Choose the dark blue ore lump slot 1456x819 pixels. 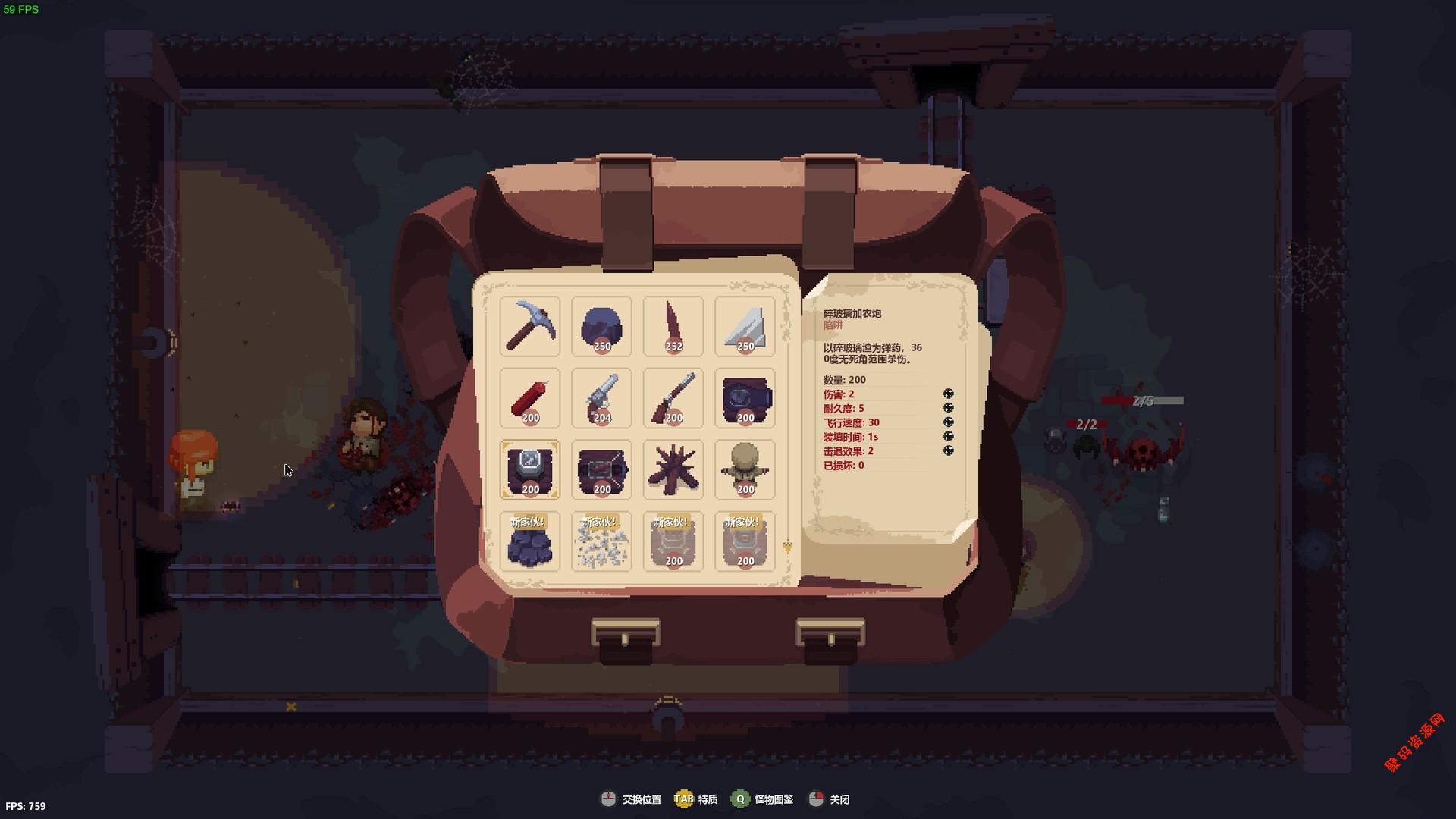point(601,326)
